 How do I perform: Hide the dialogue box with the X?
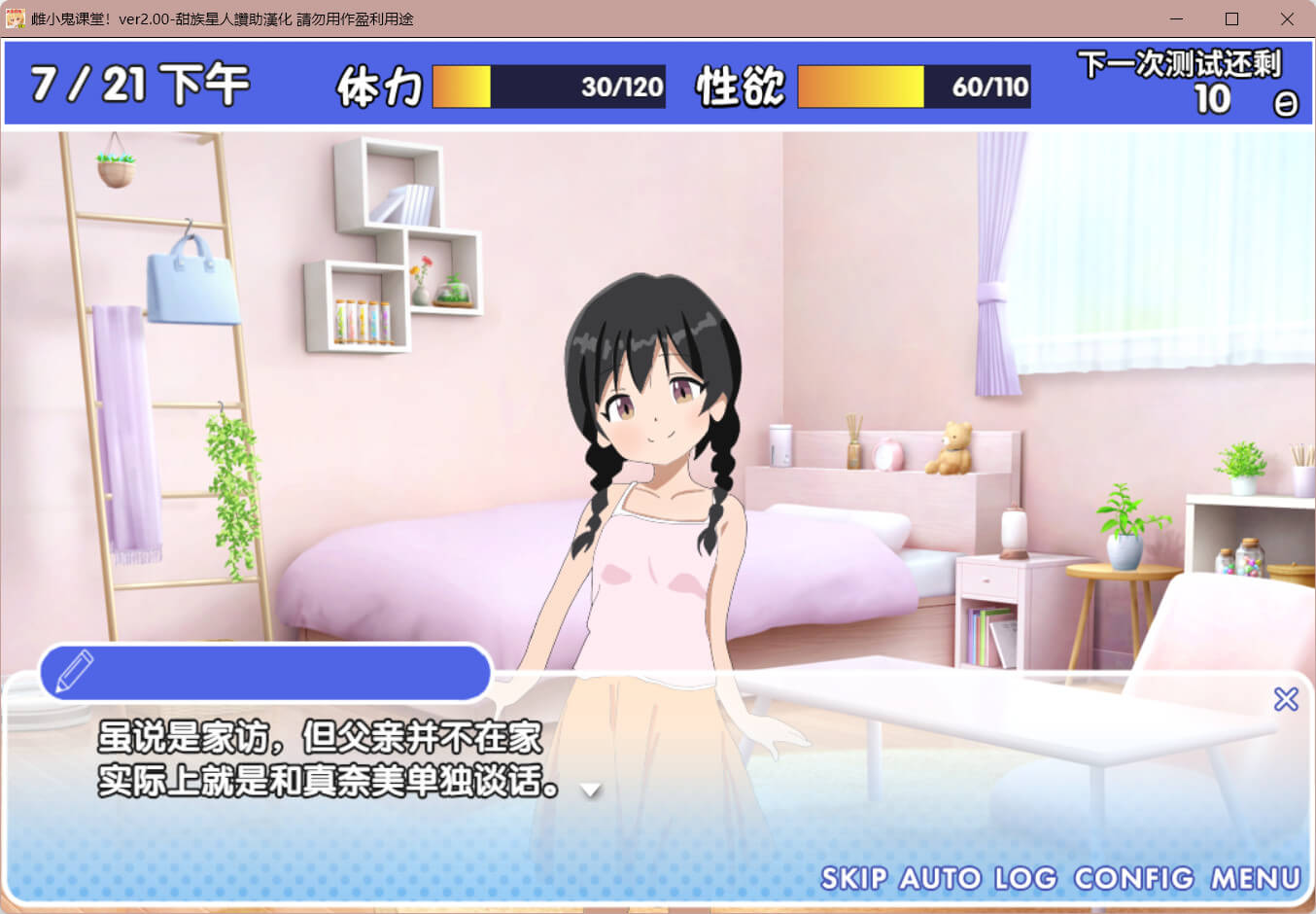[x=1286, y=699]
